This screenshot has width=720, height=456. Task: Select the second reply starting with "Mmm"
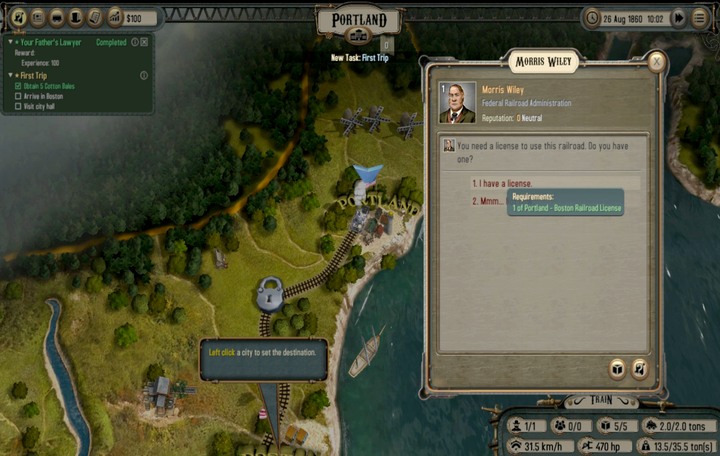pyautogui.click(x=490, y=200)
